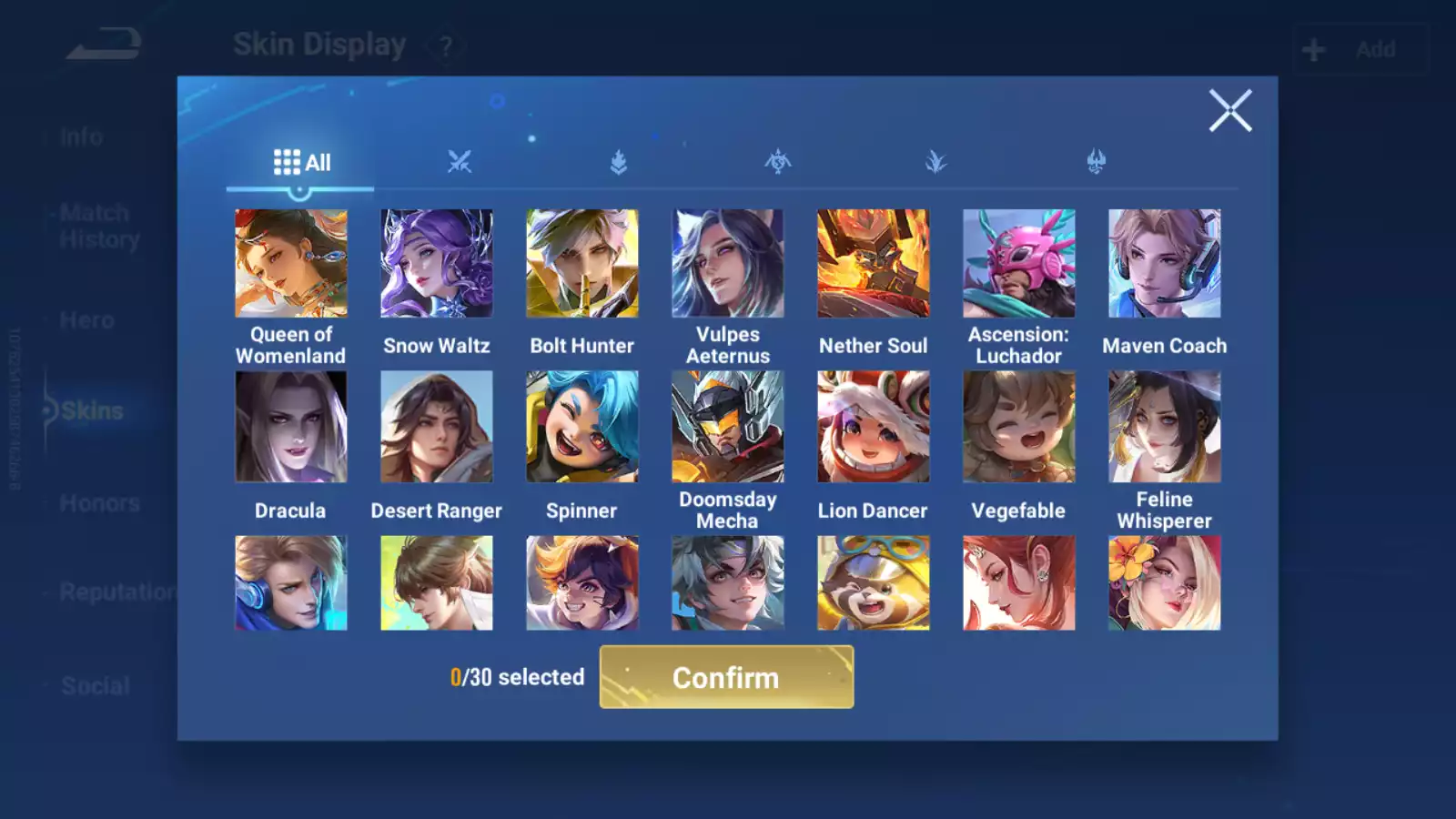Select the Vulpes Aeternus skin
The height and width of the screenshot is (819, 1456).
point(728,264)
